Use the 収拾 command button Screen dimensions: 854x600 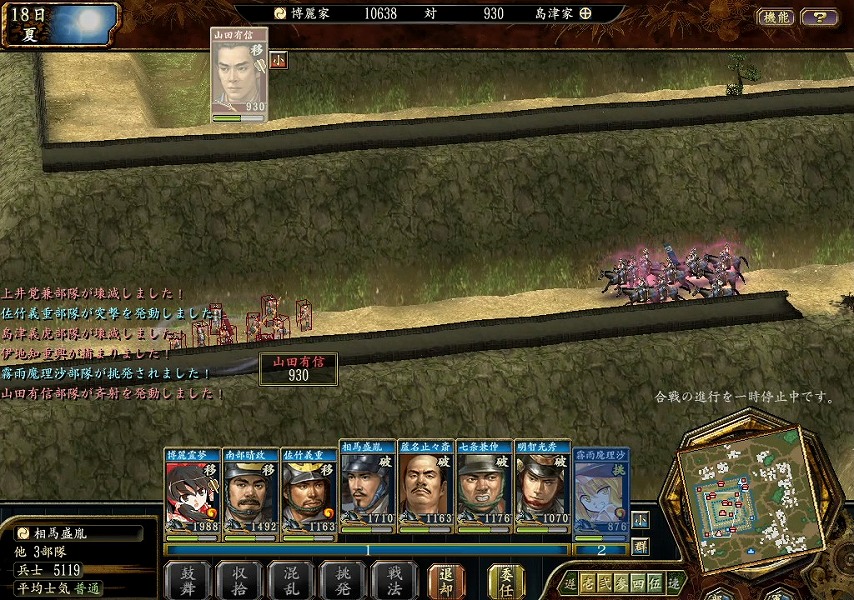(x=239, y=579)
